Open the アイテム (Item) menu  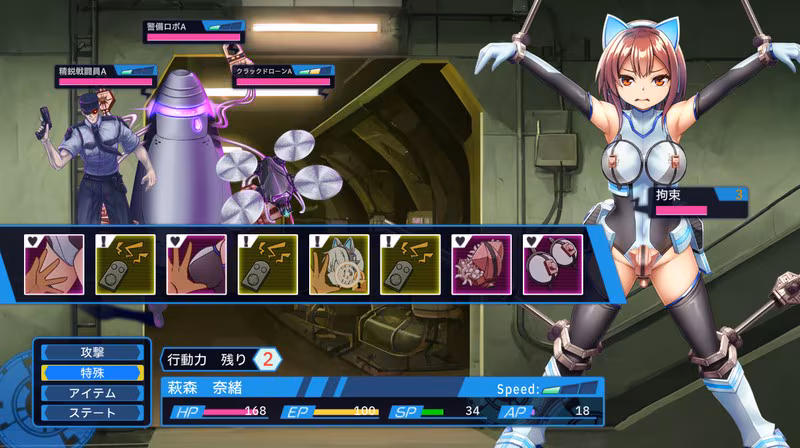click(91, 392)
